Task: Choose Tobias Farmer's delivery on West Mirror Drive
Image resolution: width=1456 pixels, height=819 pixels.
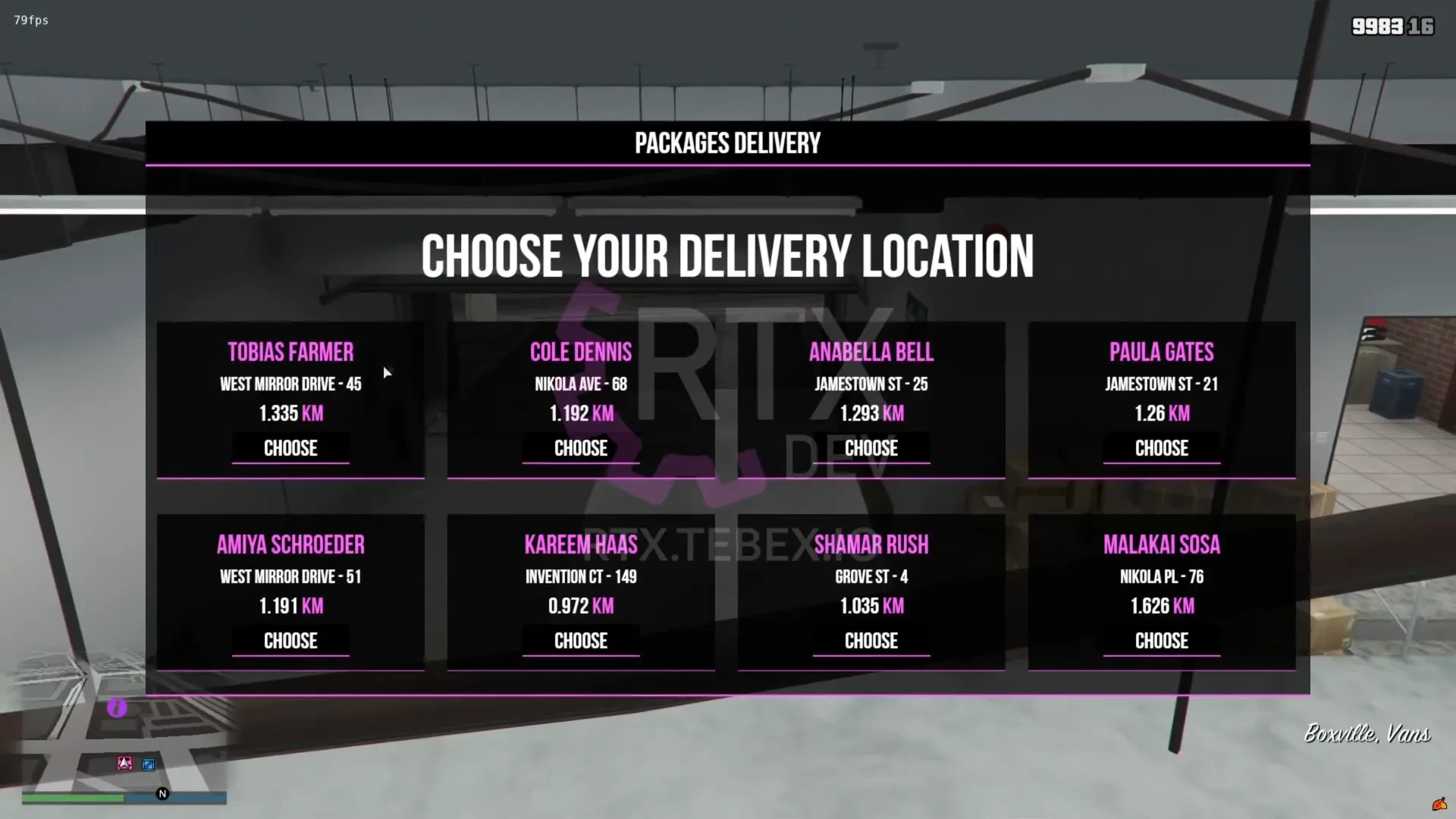Action: pos(290,448)
